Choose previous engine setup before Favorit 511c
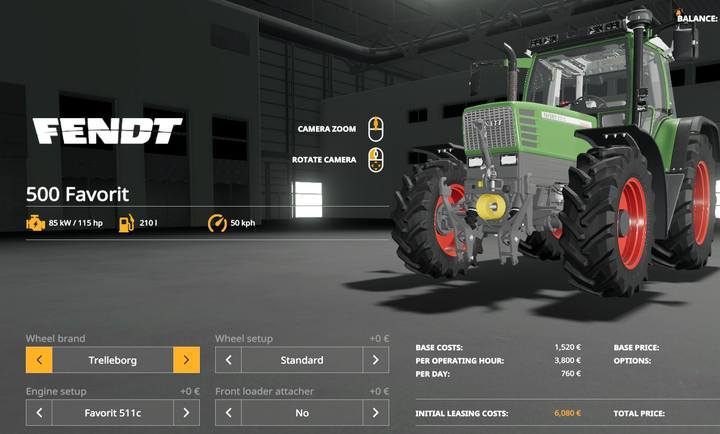720x434 pixels. pos(39,412)
